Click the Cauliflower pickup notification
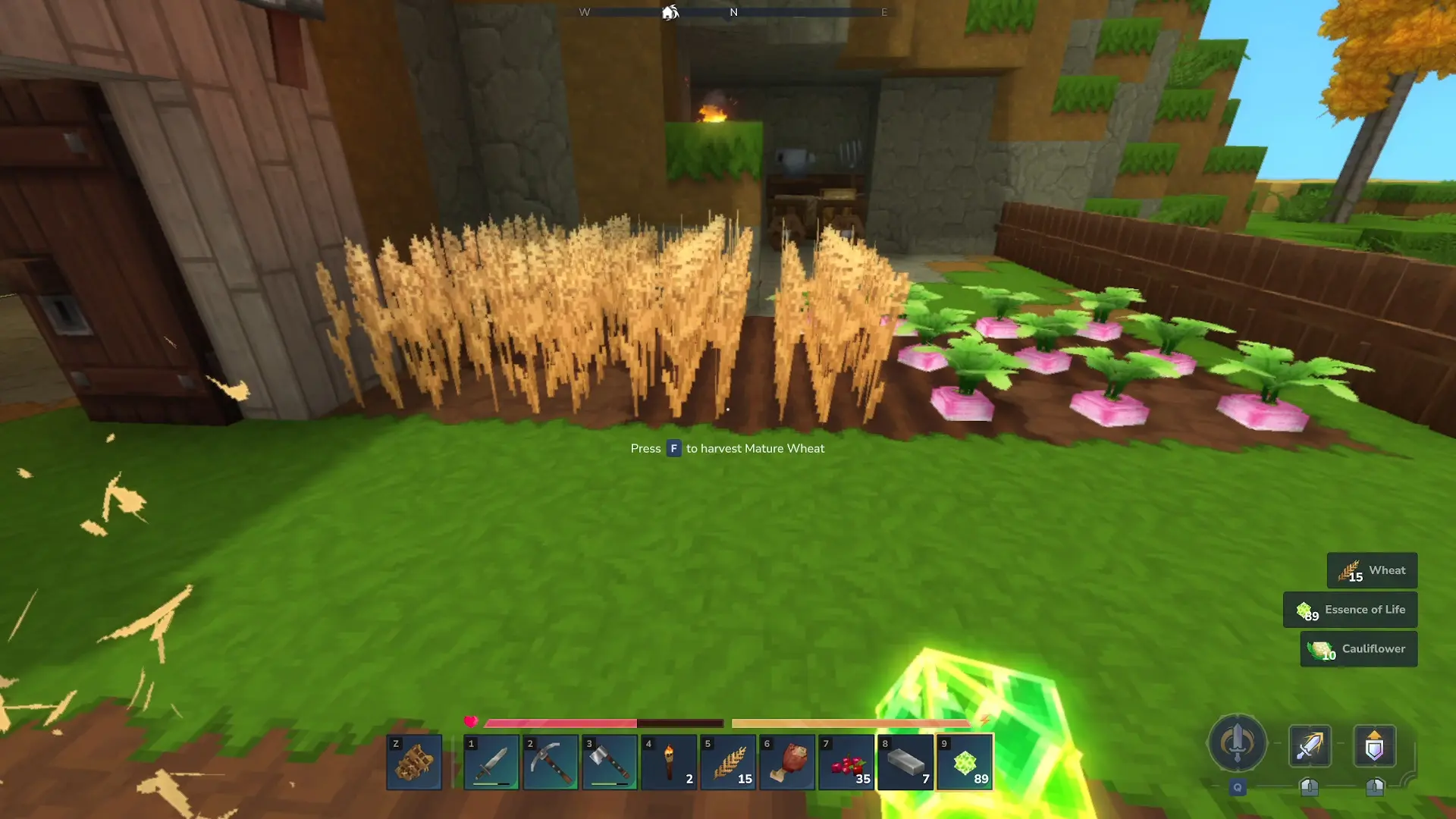 (x=1358, y=649)
